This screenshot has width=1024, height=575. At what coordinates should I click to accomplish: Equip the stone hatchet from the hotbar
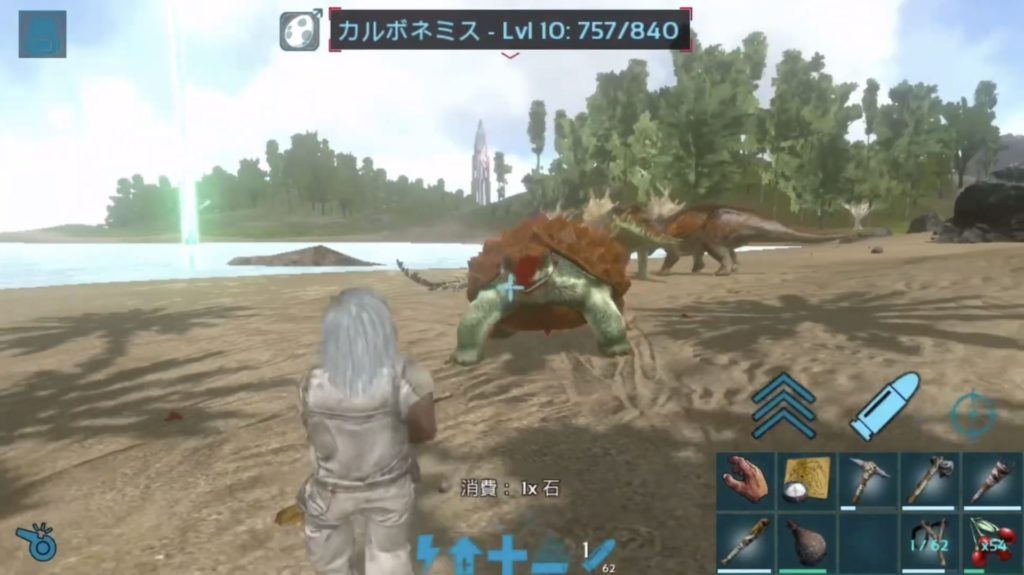coord(931,480)
